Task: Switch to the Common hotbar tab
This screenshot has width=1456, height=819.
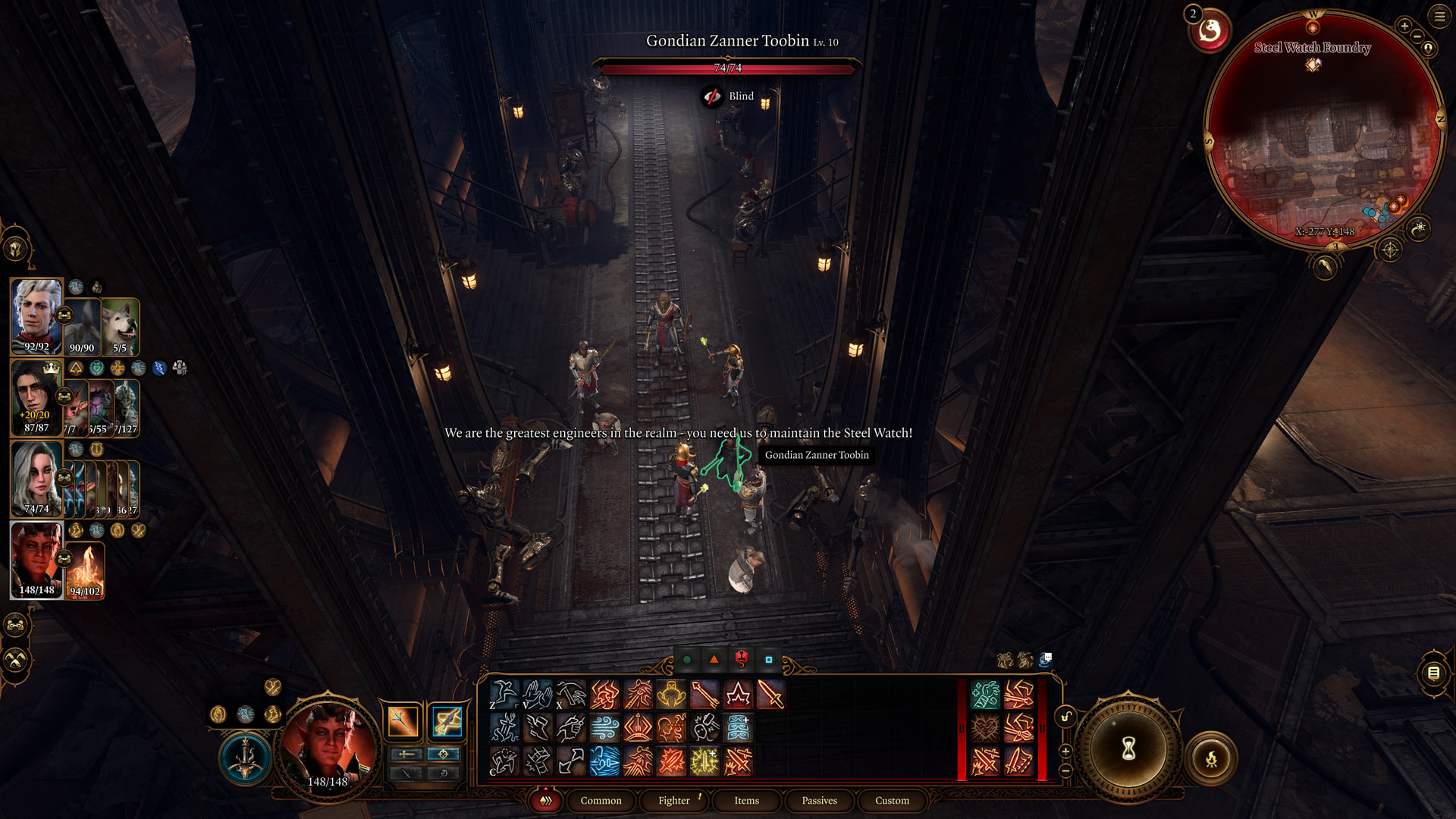Action: pos(601,800)
